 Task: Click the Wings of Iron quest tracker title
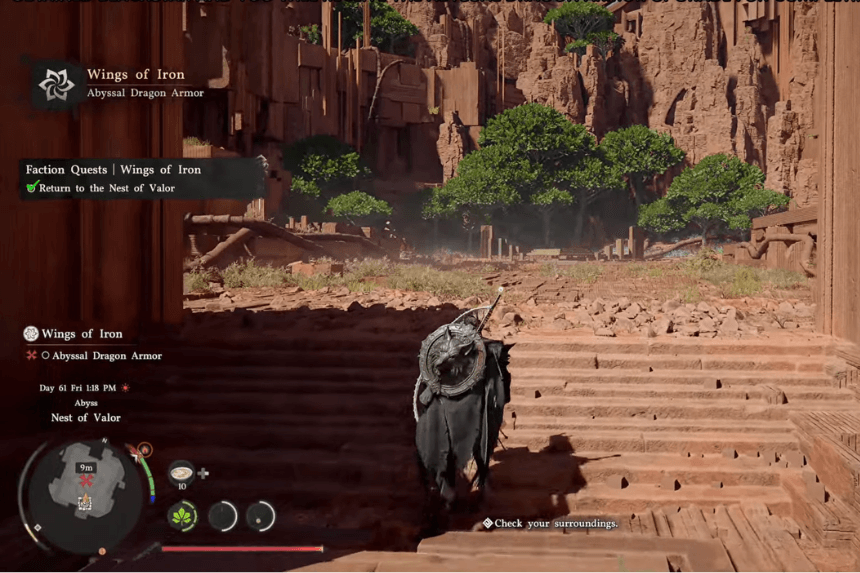81,334
